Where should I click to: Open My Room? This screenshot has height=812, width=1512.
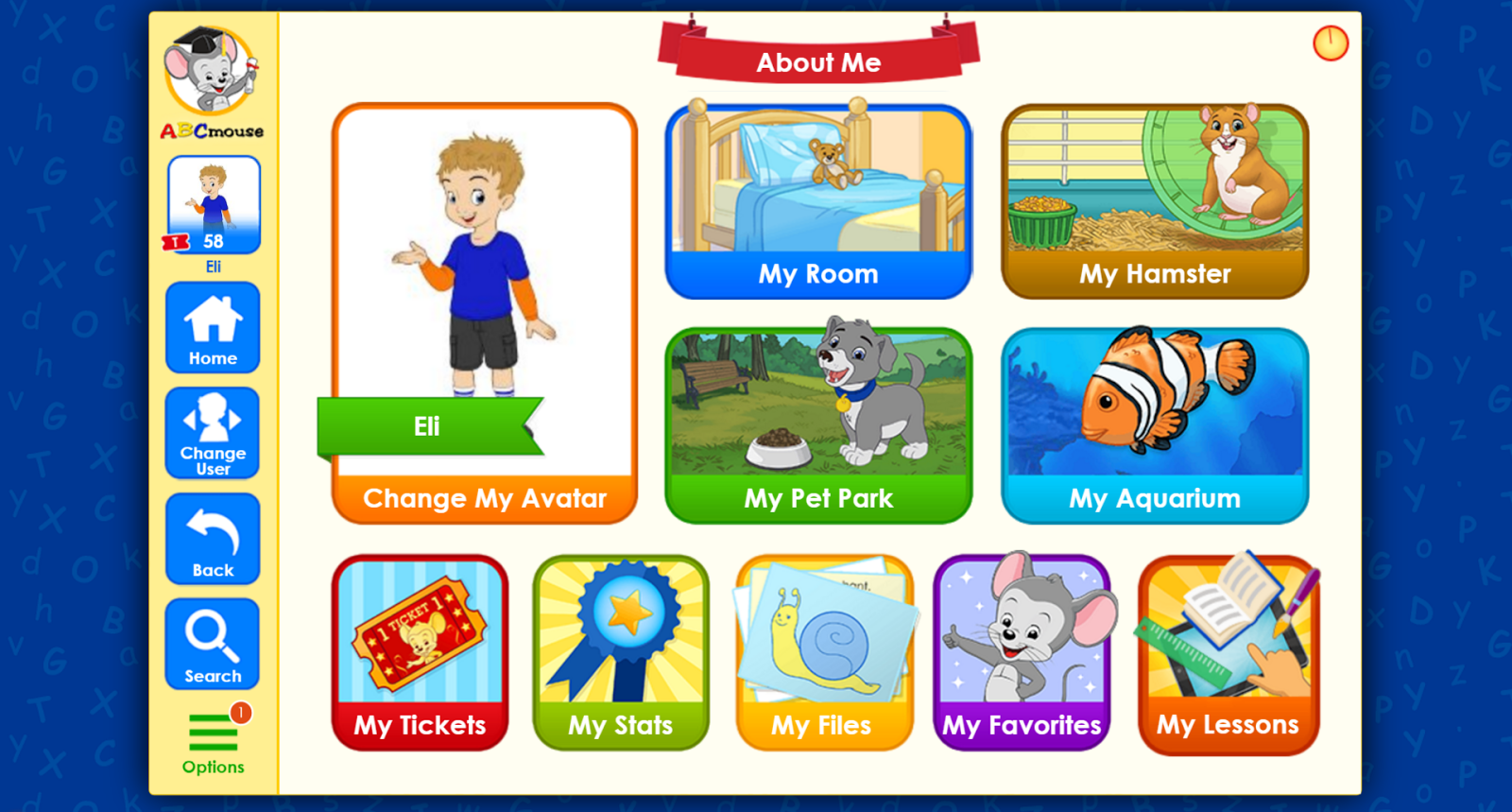817,200
